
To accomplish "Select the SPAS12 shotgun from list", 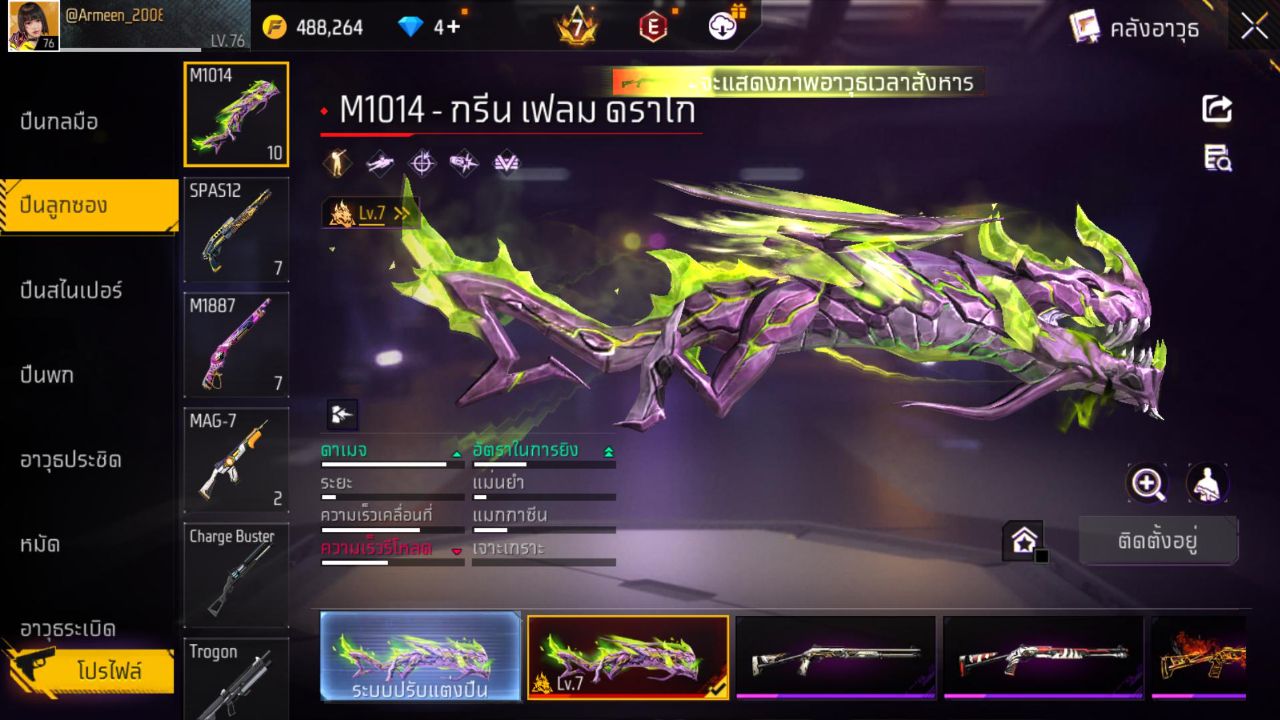I will [236, 230].
